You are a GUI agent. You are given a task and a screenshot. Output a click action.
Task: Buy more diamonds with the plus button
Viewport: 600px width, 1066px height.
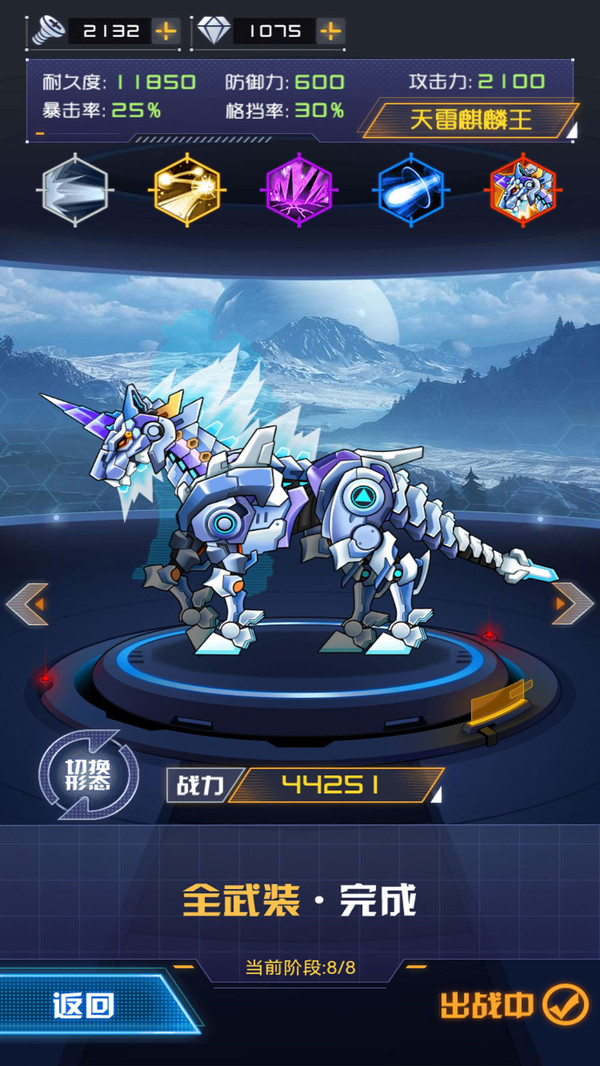tap(330, 31)
